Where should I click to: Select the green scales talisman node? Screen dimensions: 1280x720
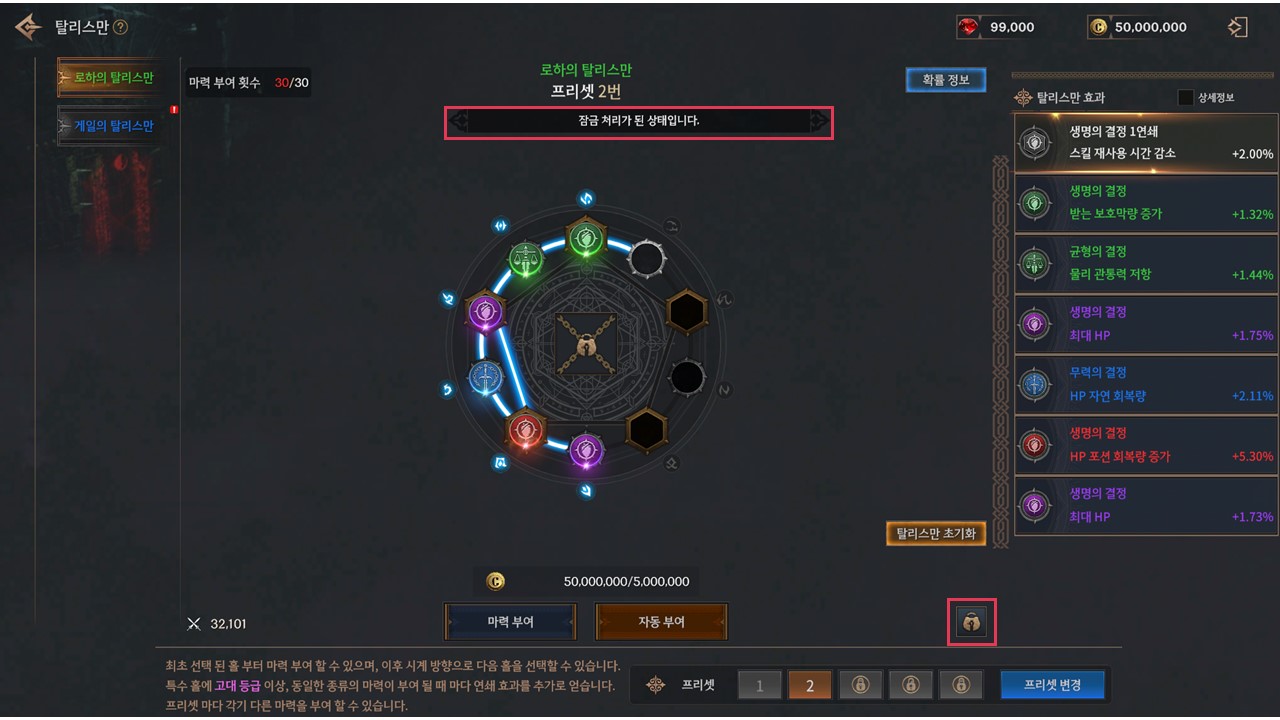click(x=526, y=261)
